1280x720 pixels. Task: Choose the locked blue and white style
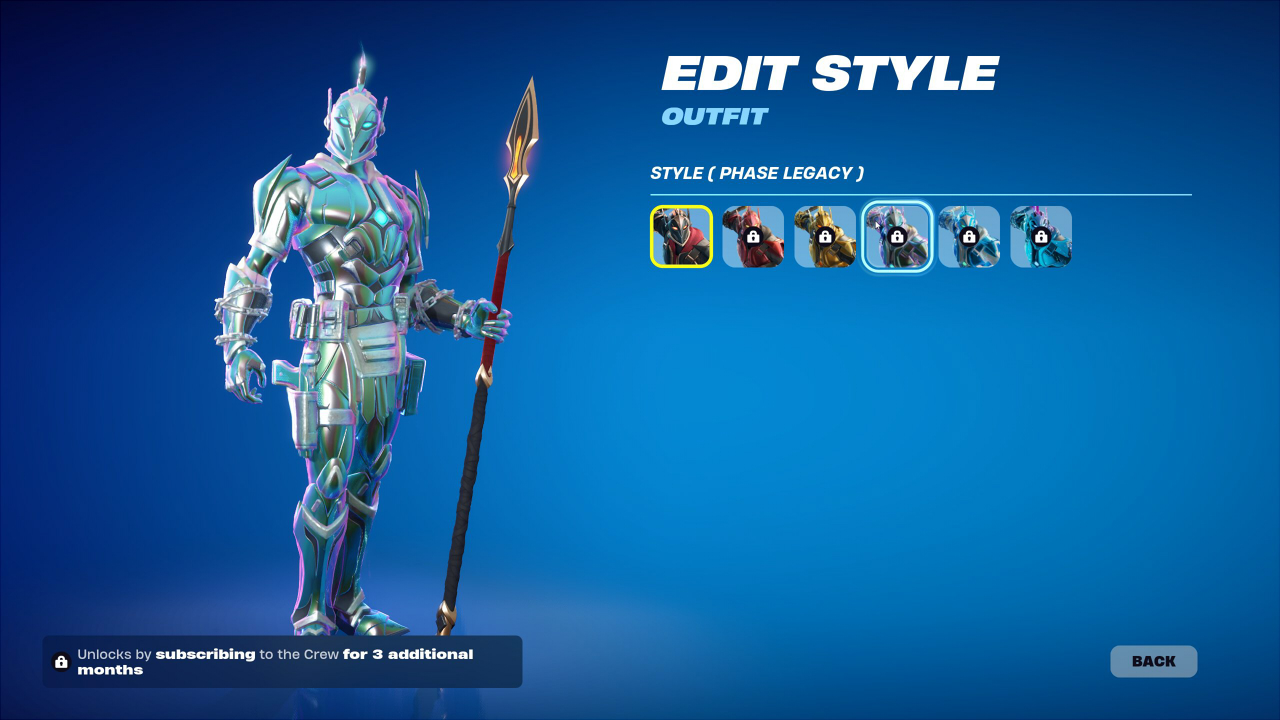click(969, 237)
